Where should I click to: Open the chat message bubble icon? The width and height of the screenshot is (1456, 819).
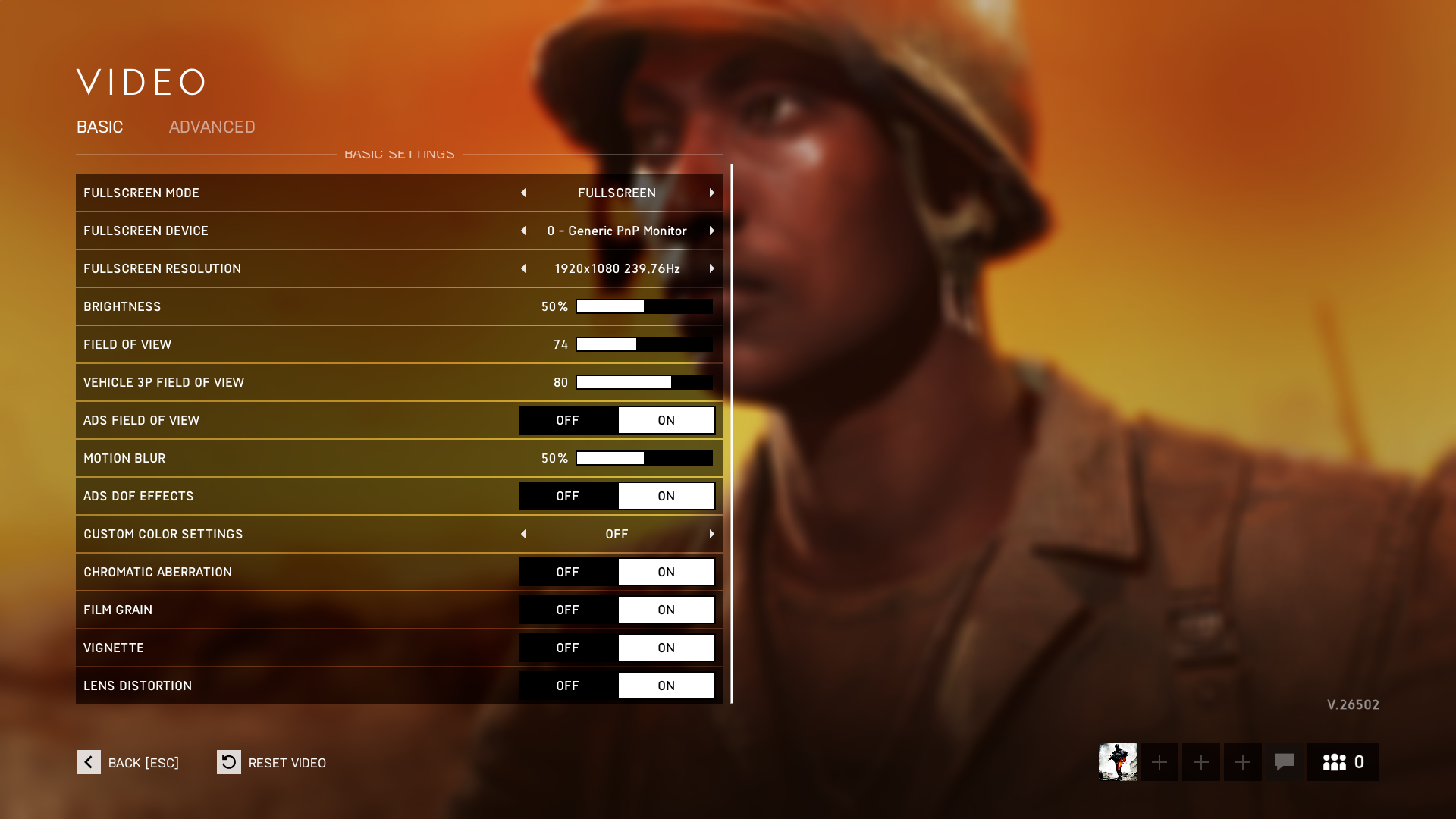click(1285, 762)
